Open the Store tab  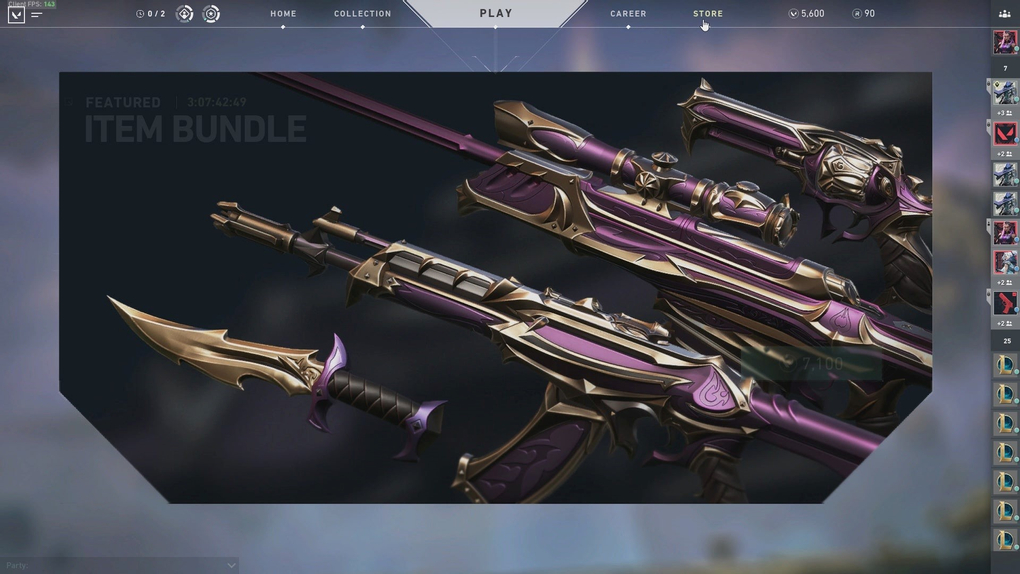(708, 14)
